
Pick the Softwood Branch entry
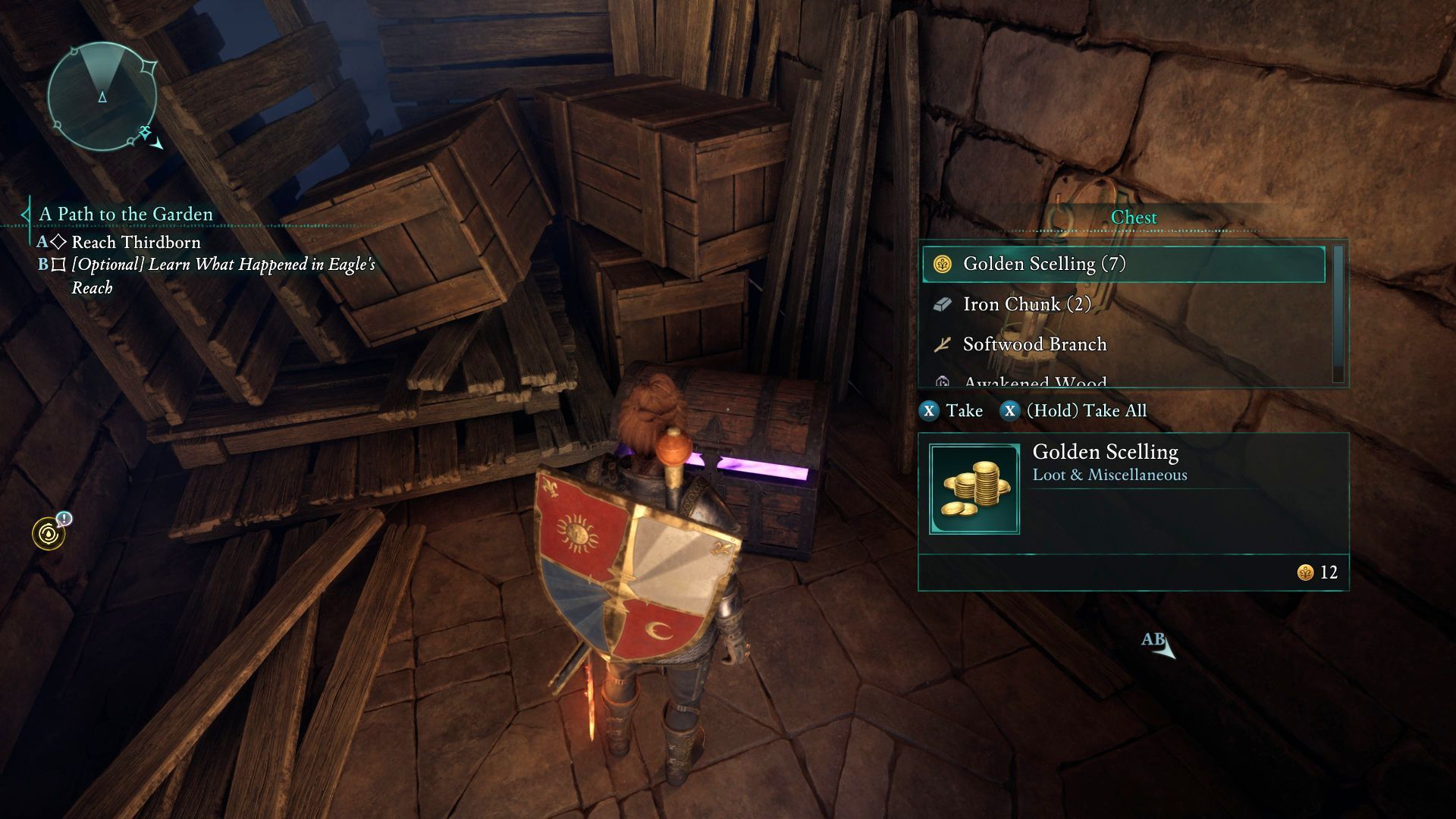tap(1122, 344)
